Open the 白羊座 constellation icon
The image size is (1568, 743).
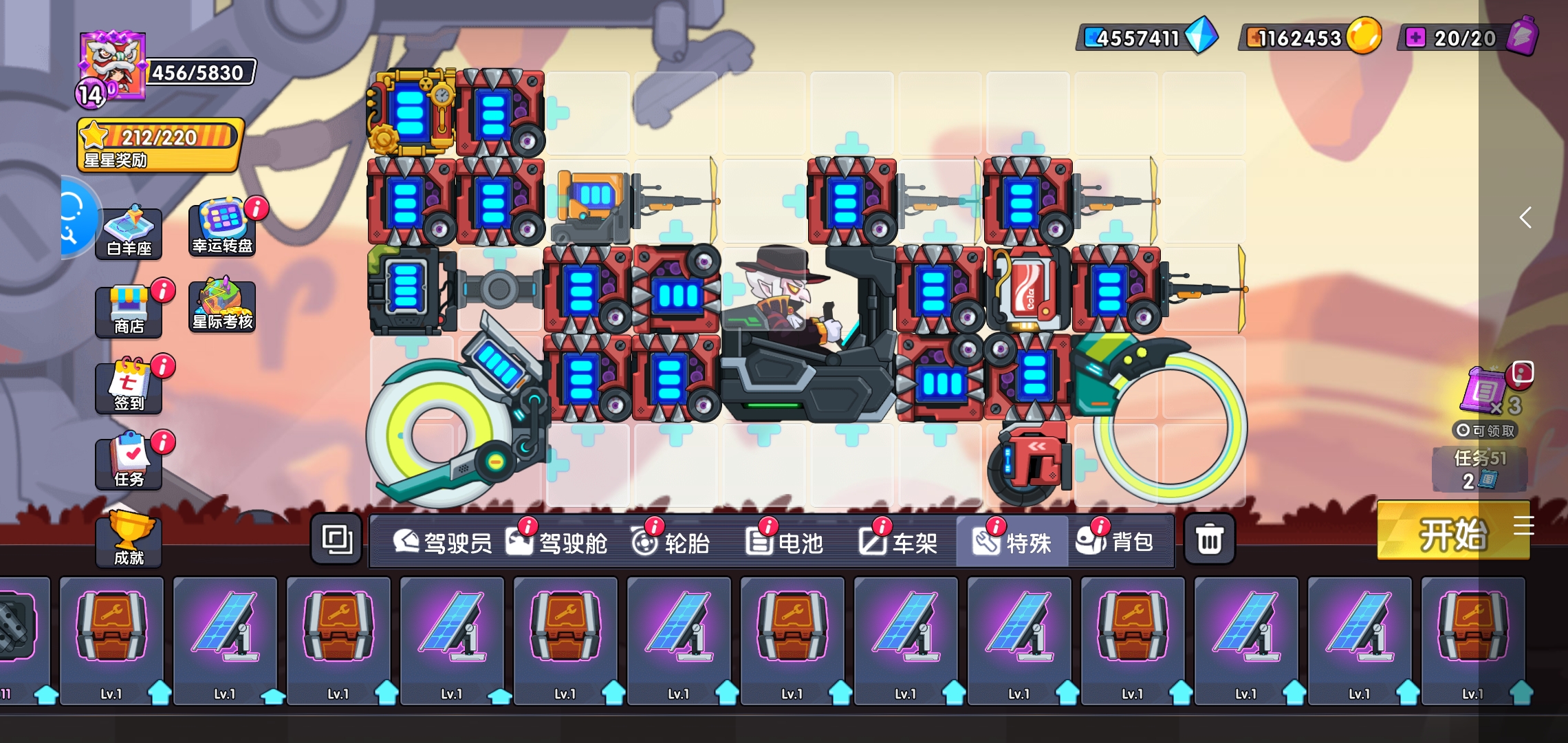point(129,233)
